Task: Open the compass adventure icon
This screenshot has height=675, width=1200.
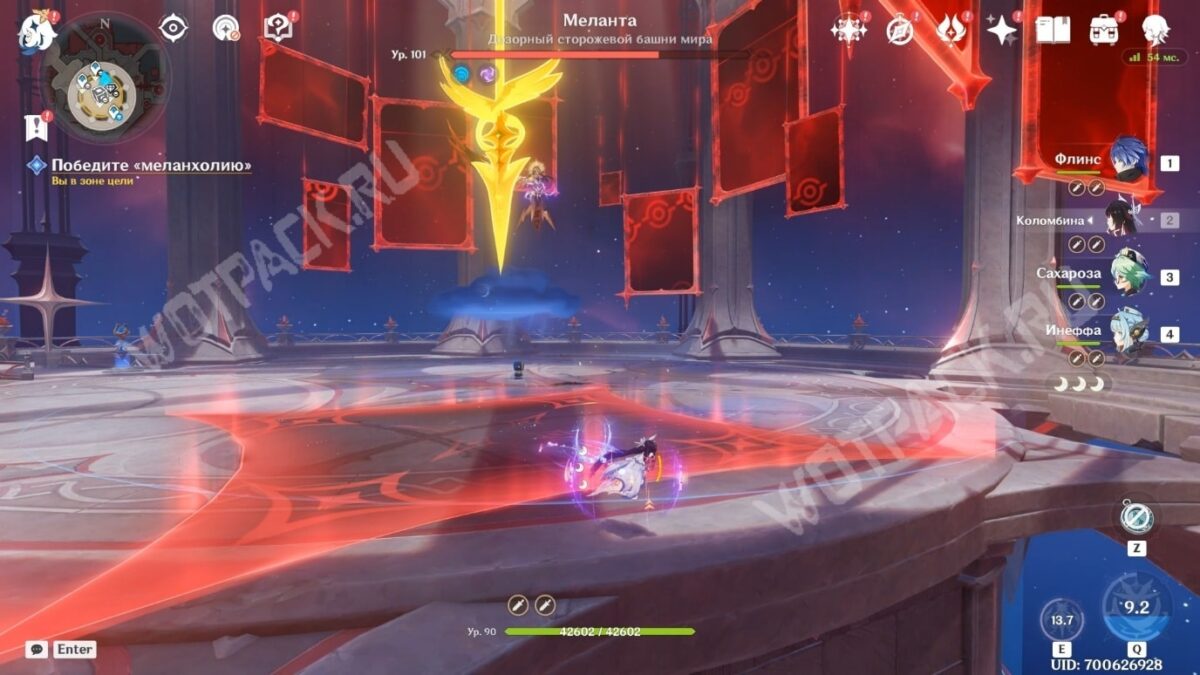Action: pos(900,30)
